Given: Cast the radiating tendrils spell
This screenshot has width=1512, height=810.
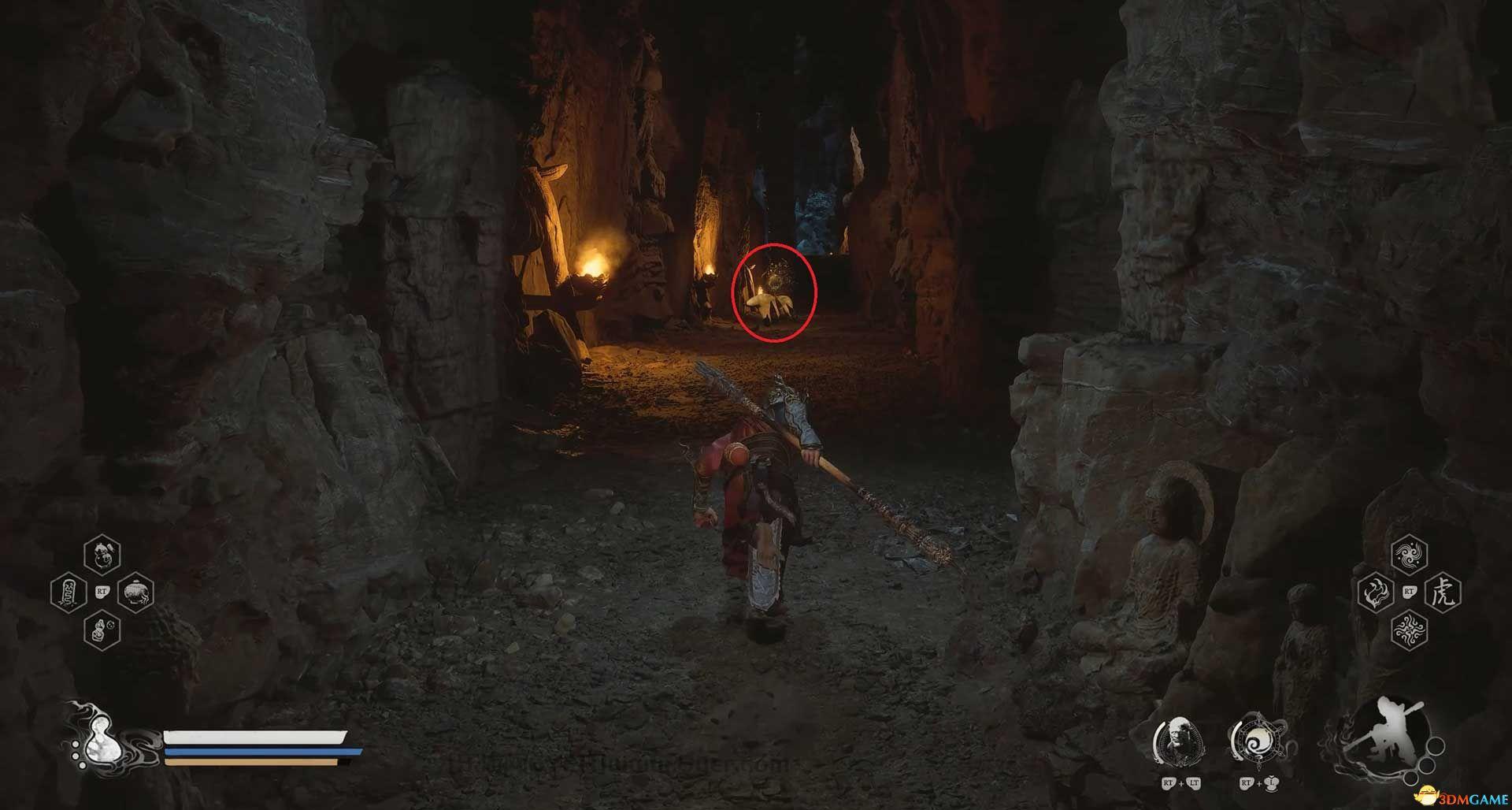Looking at the screenshot, I should (x=1409, y=630).
